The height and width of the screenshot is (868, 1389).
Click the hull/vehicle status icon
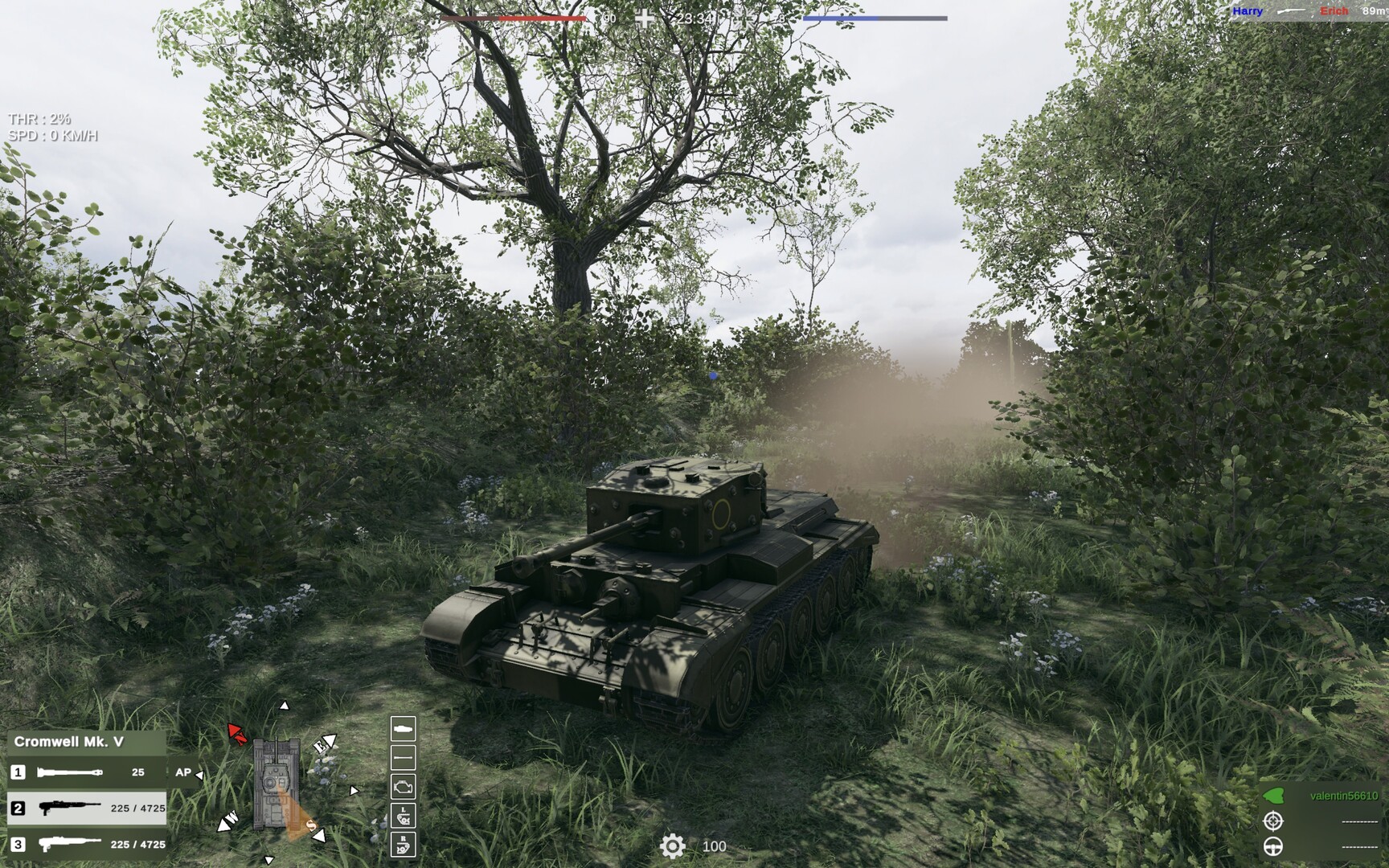coord(404,729)
